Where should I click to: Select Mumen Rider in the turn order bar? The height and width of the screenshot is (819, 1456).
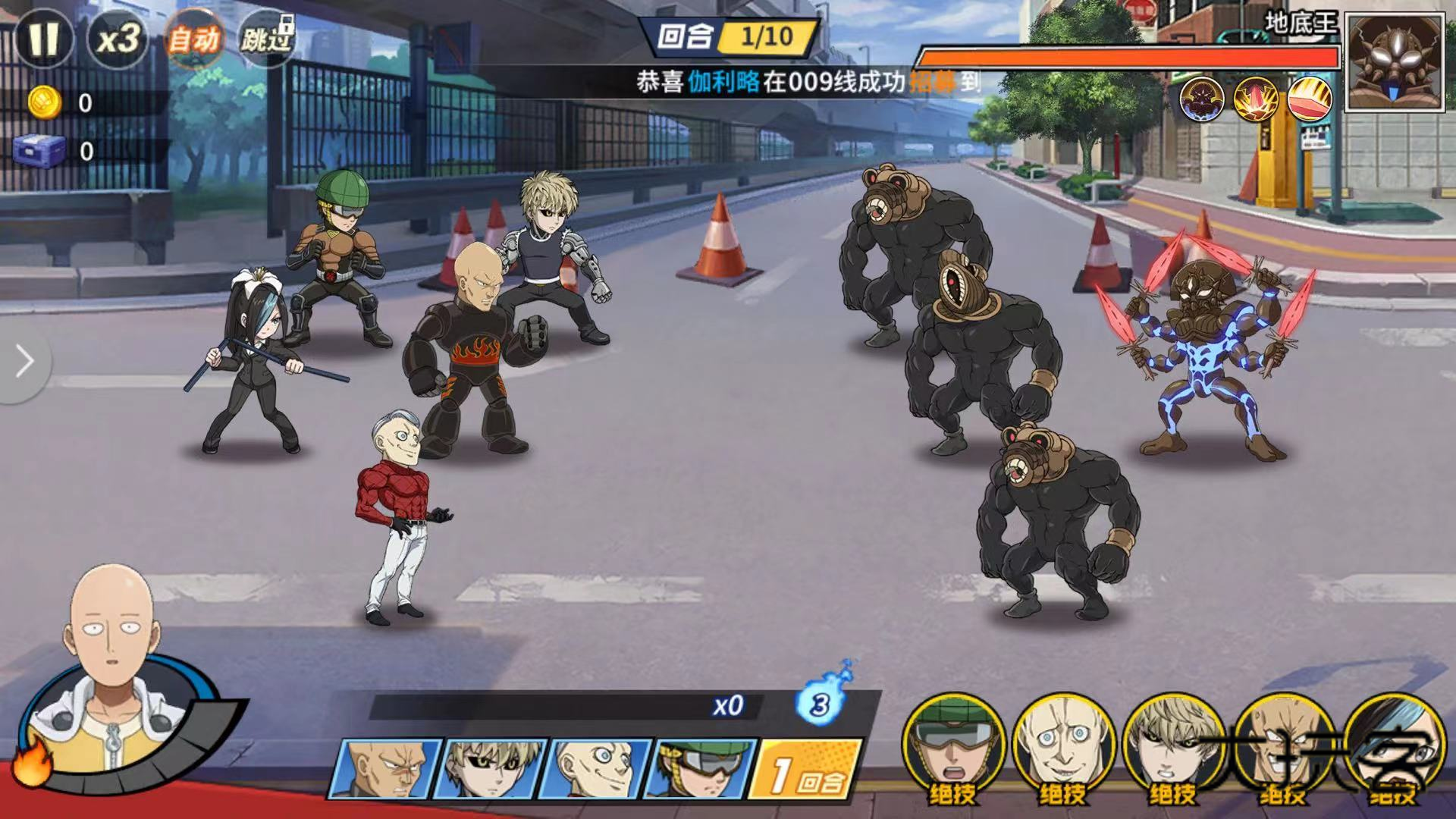tap(701, 769)
